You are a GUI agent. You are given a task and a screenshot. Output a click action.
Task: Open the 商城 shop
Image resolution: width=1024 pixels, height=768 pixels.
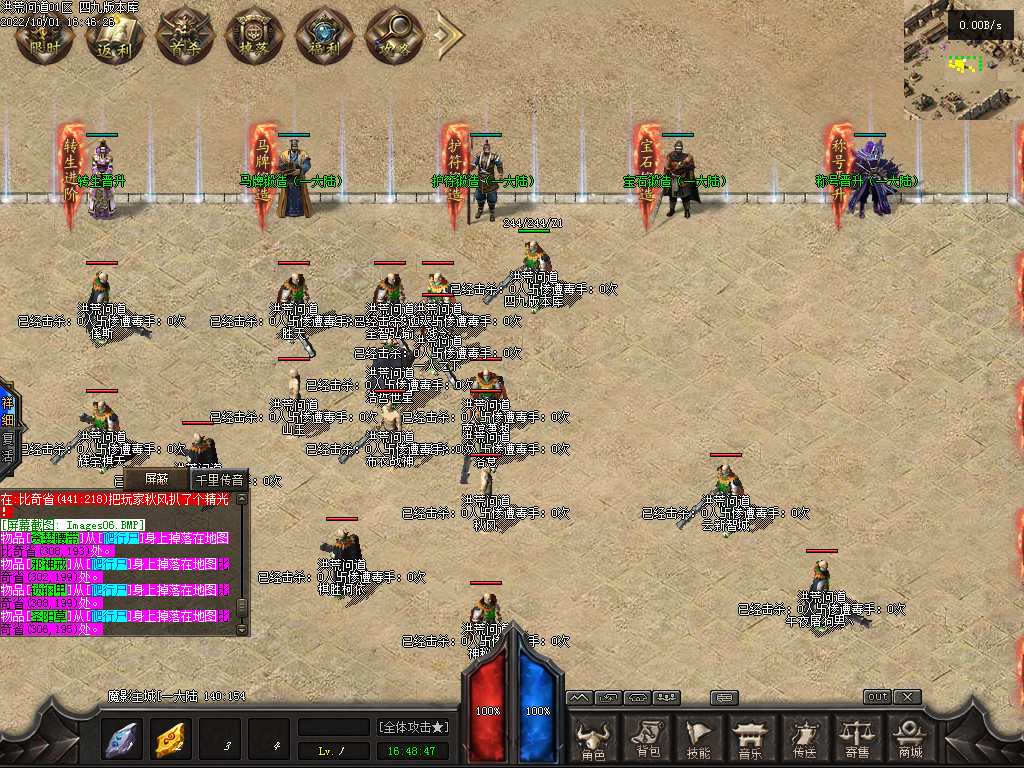click(x=910, y=740)
